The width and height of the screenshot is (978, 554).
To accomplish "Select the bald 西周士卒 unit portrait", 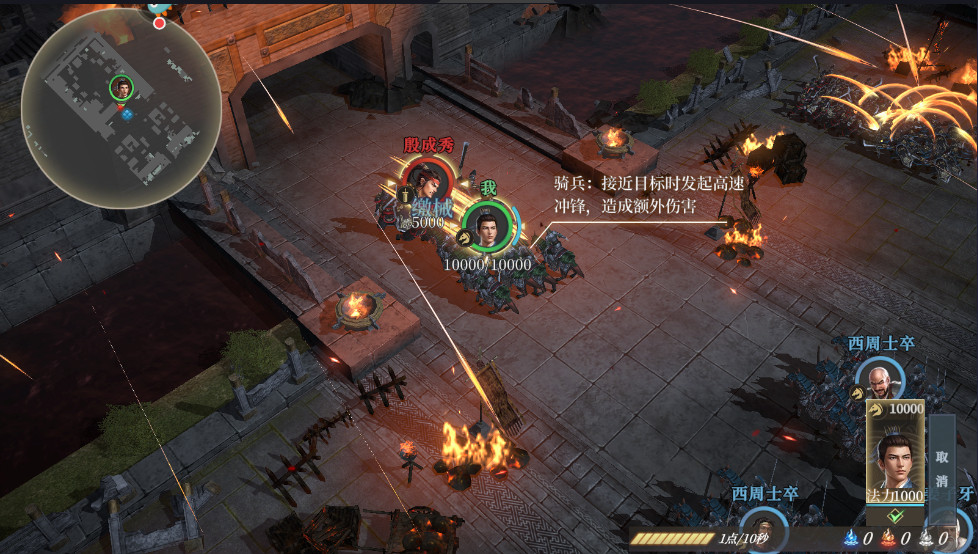I will click(880, 380).
